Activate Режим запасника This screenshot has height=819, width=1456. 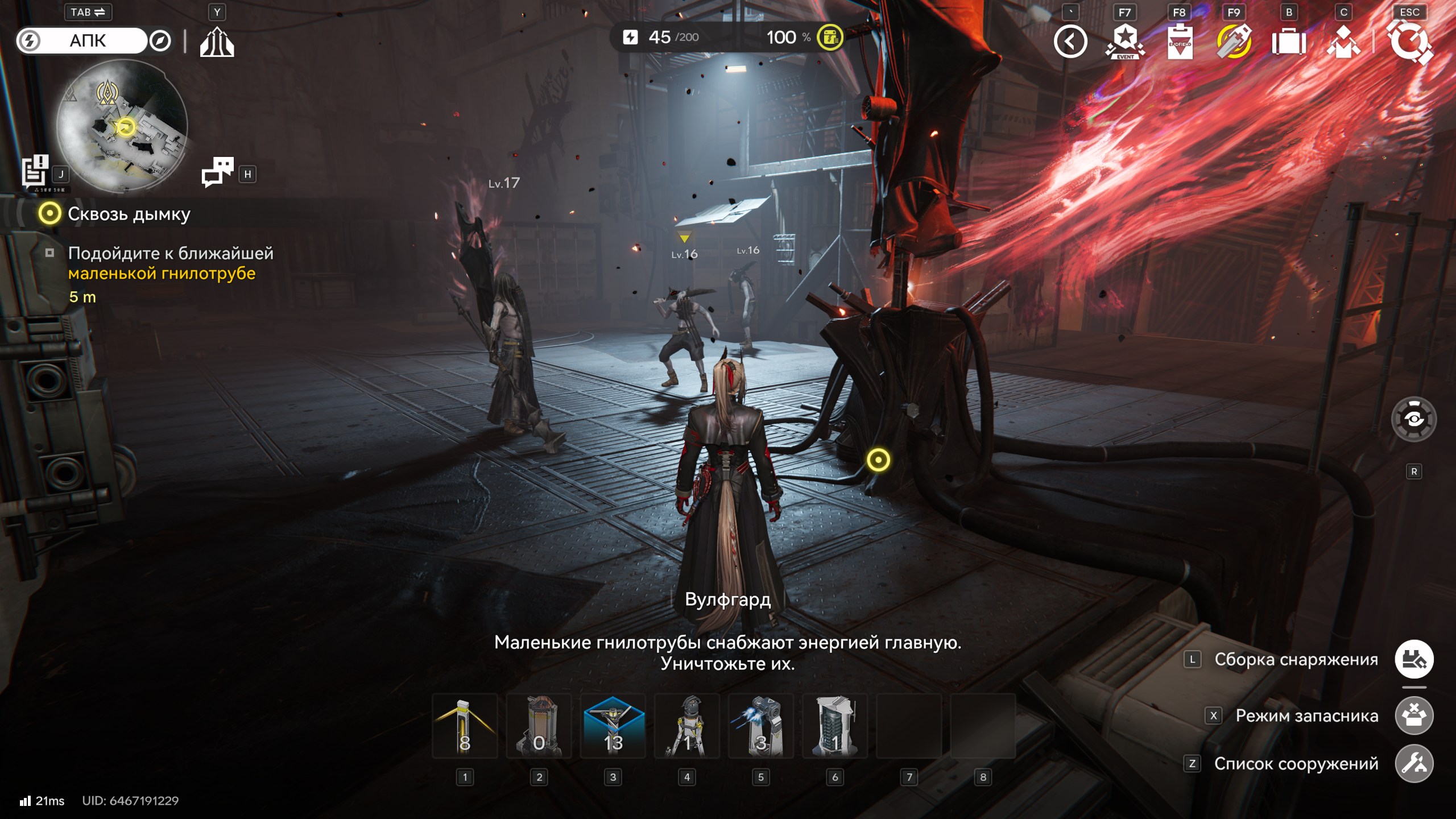[x=1414, y=715]
